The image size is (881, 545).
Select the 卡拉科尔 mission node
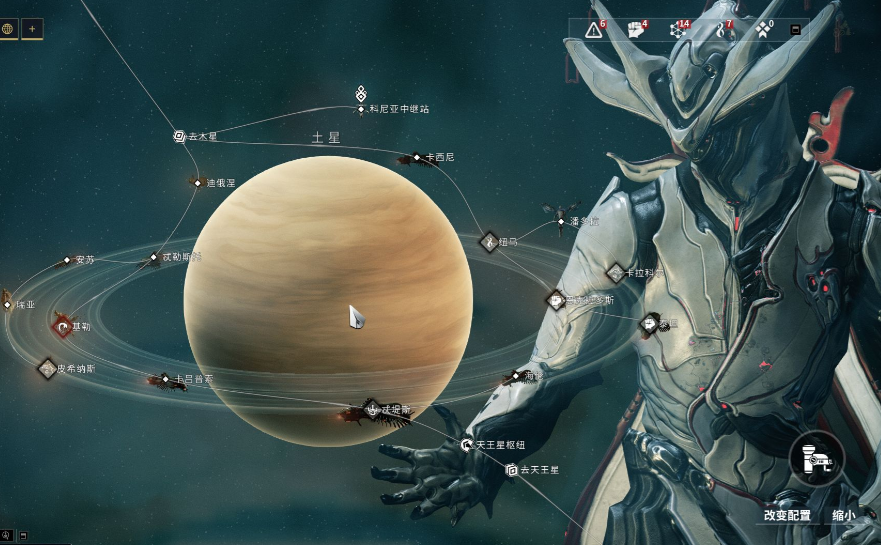coord(616,272)
